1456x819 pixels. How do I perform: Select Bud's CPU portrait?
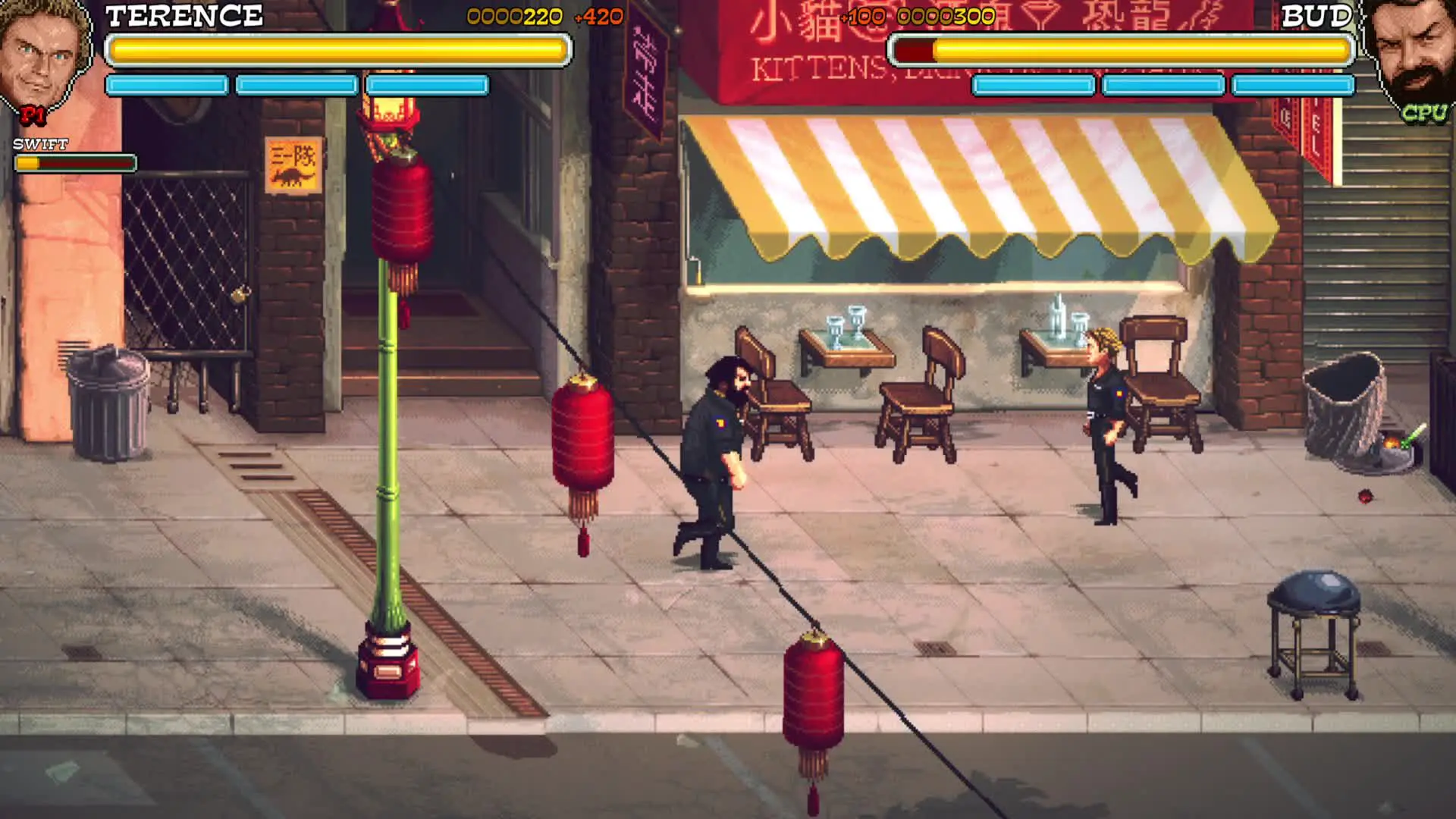1410,57
